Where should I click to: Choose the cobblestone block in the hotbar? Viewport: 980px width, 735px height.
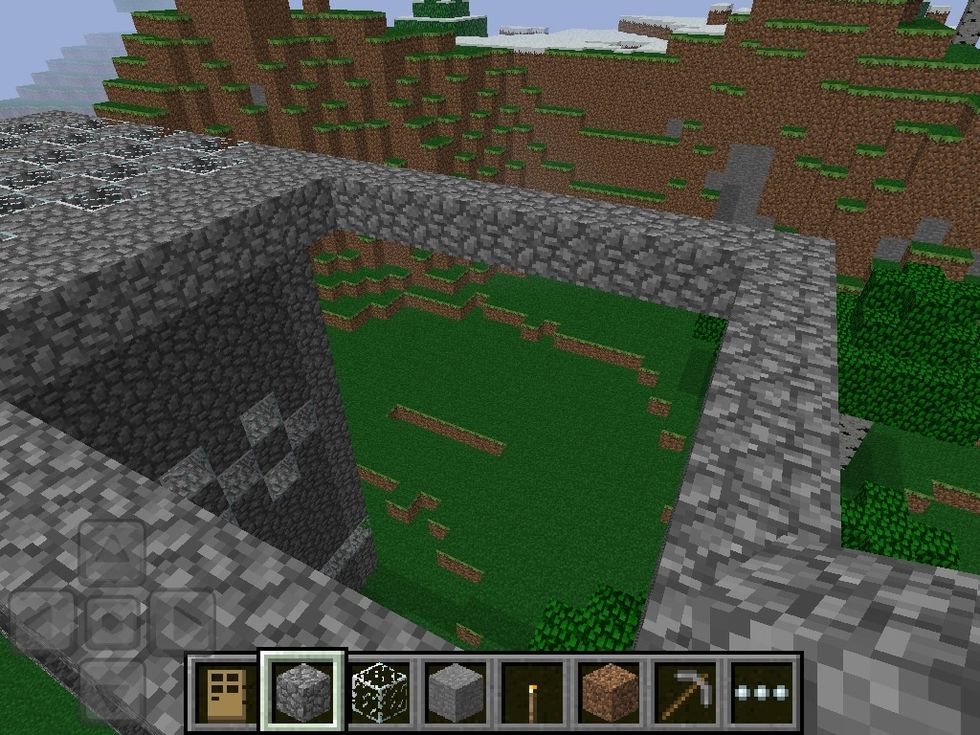(x=302, y=692)
